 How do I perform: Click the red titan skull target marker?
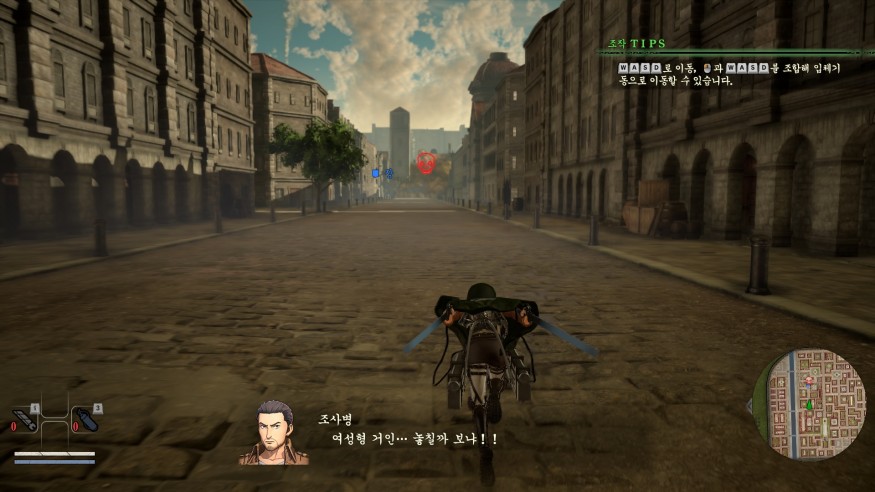point(426,161)
